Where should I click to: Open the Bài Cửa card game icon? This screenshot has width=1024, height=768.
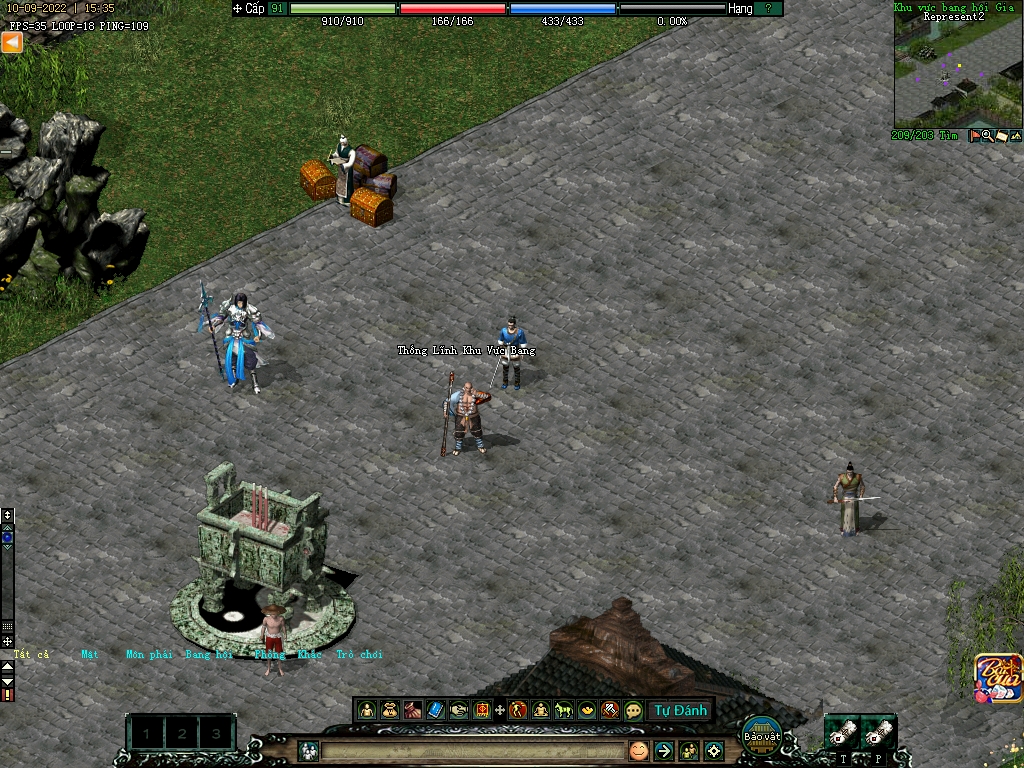coord(999,678)
